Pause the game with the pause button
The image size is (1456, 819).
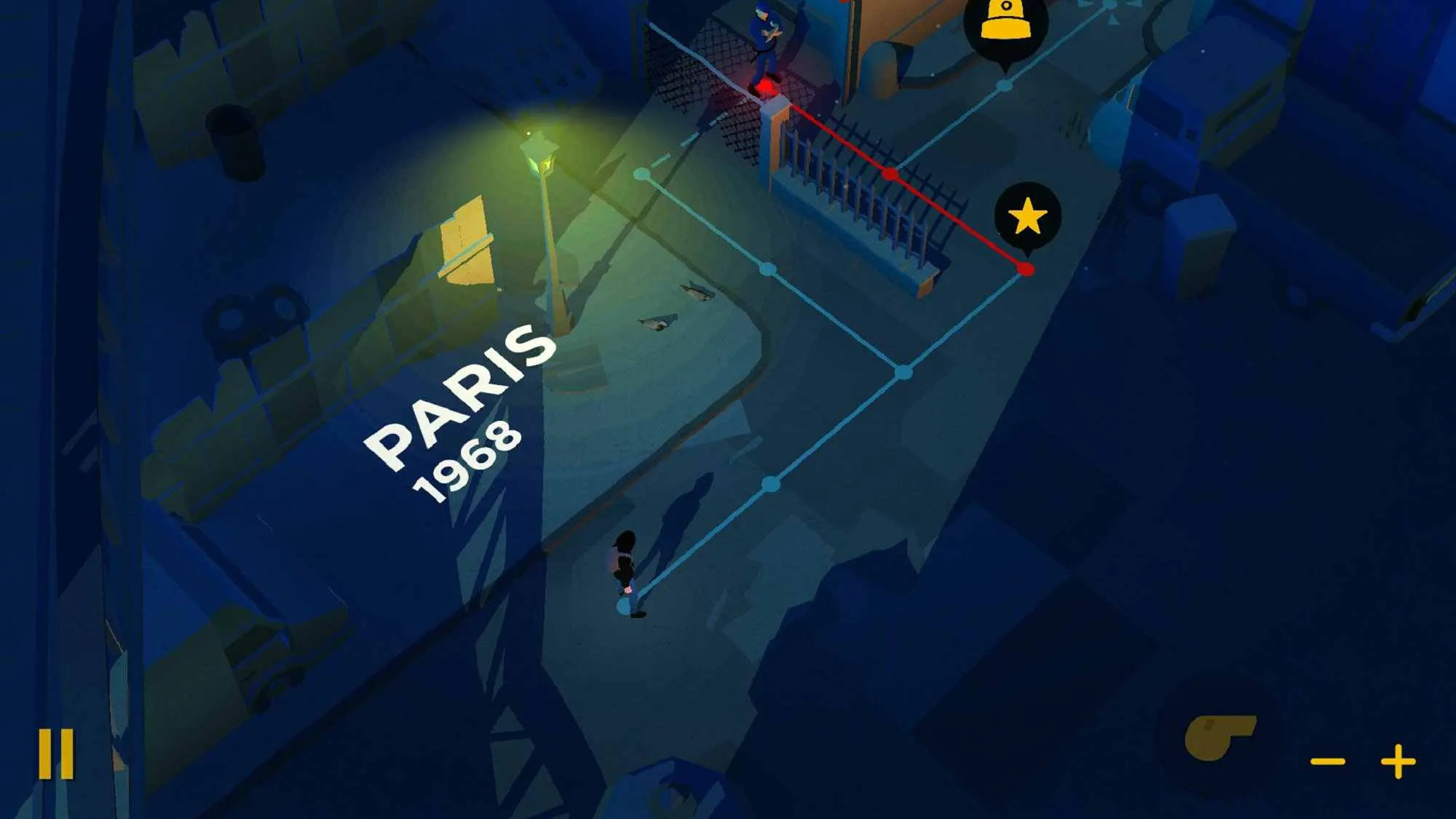click(x=56, y=753)
